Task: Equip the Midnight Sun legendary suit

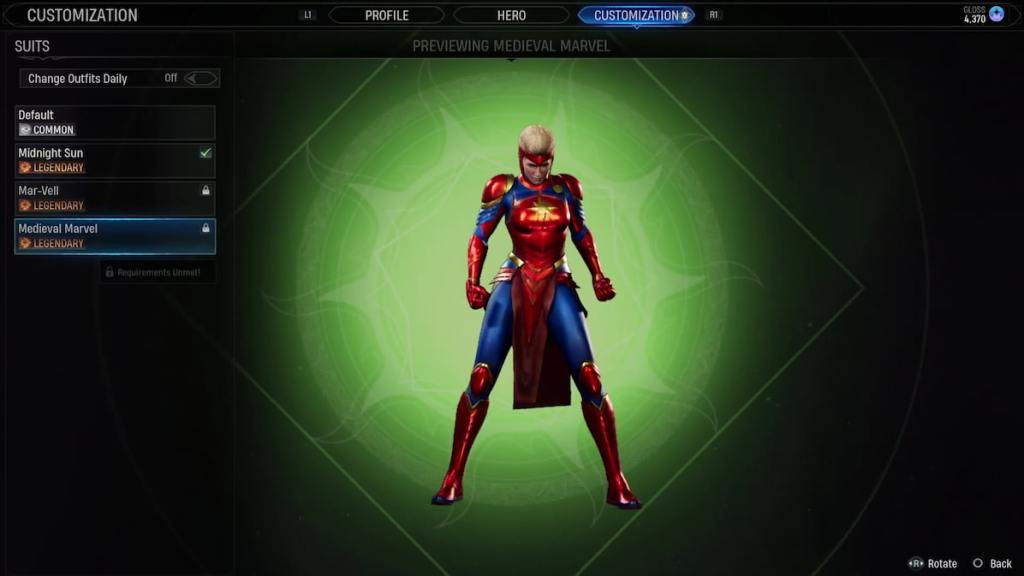Action: 115,160
